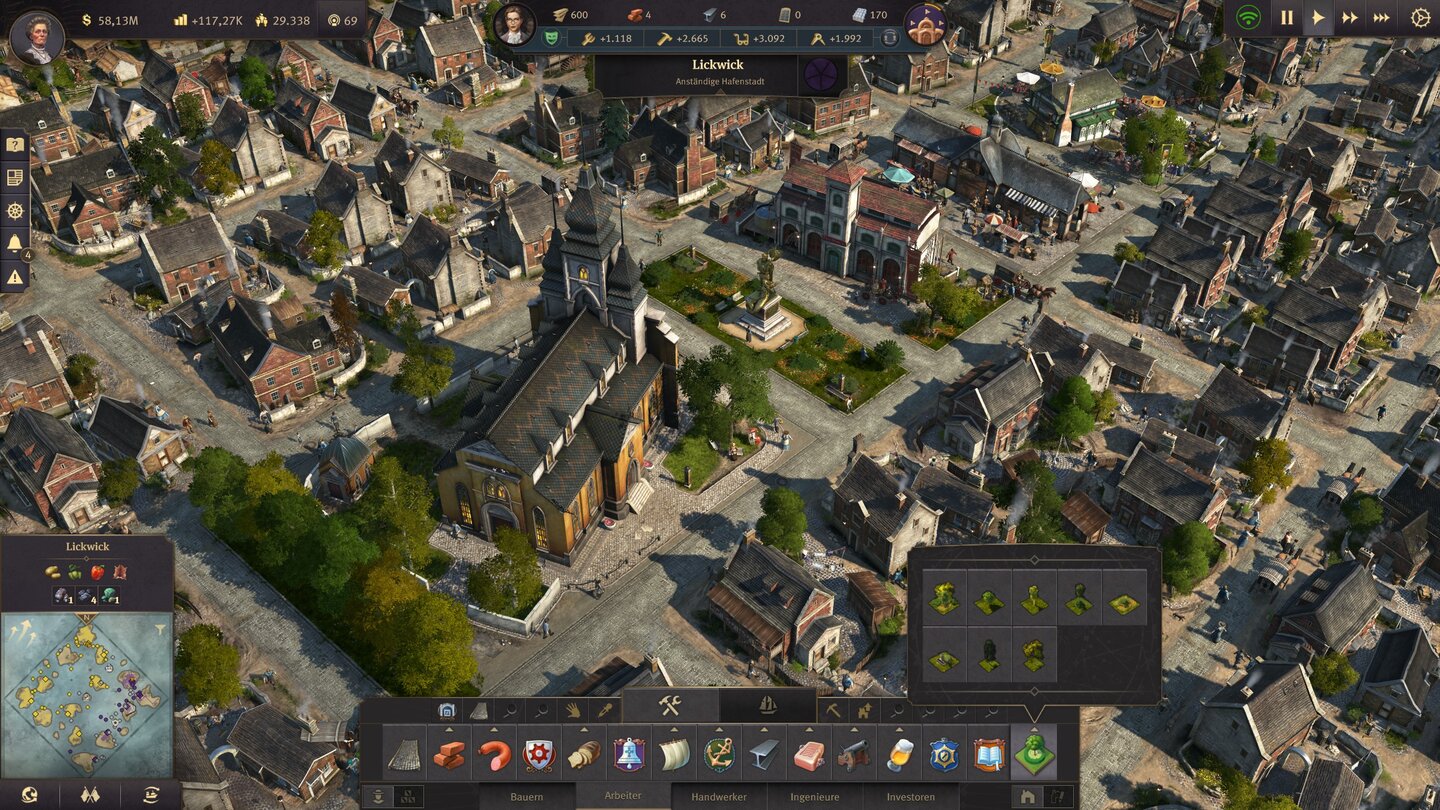Screen dimensions: 1440x810
Task: Pick the steel beam building category
Action: pyautogui.click(x=764, y=755)
